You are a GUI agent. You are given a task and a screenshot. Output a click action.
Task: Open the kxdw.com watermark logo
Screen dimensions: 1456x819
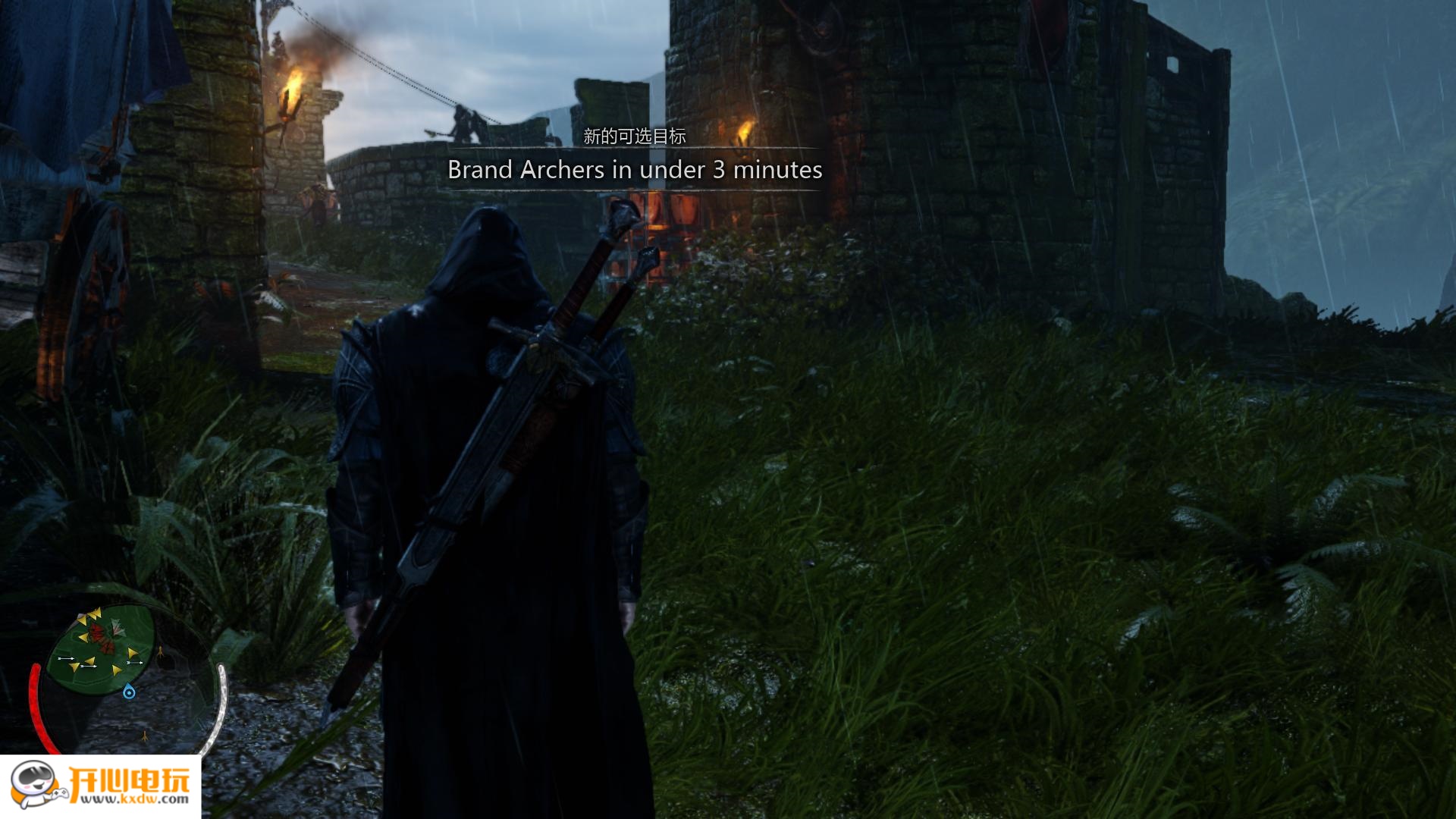tap(100, 786)
